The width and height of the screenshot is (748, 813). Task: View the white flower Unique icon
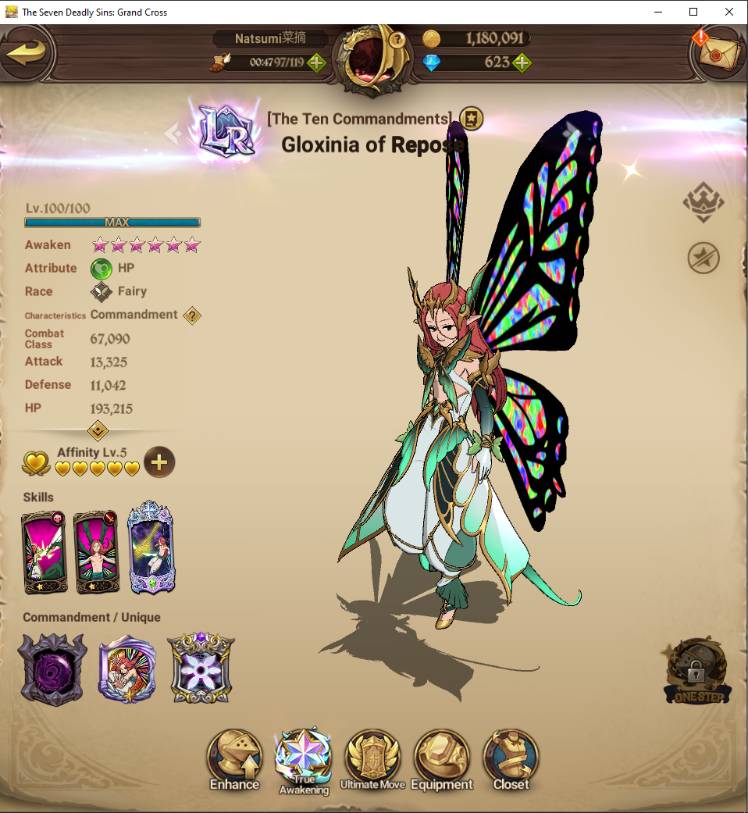(200, 668)
